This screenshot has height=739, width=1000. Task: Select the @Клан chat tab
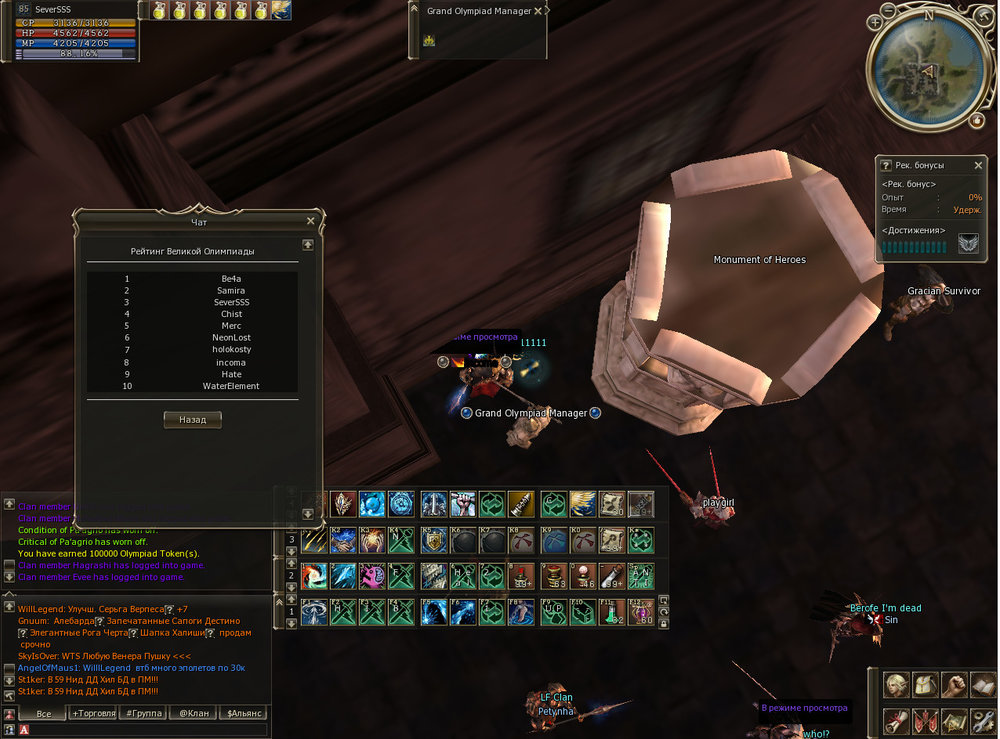point(193,714)
